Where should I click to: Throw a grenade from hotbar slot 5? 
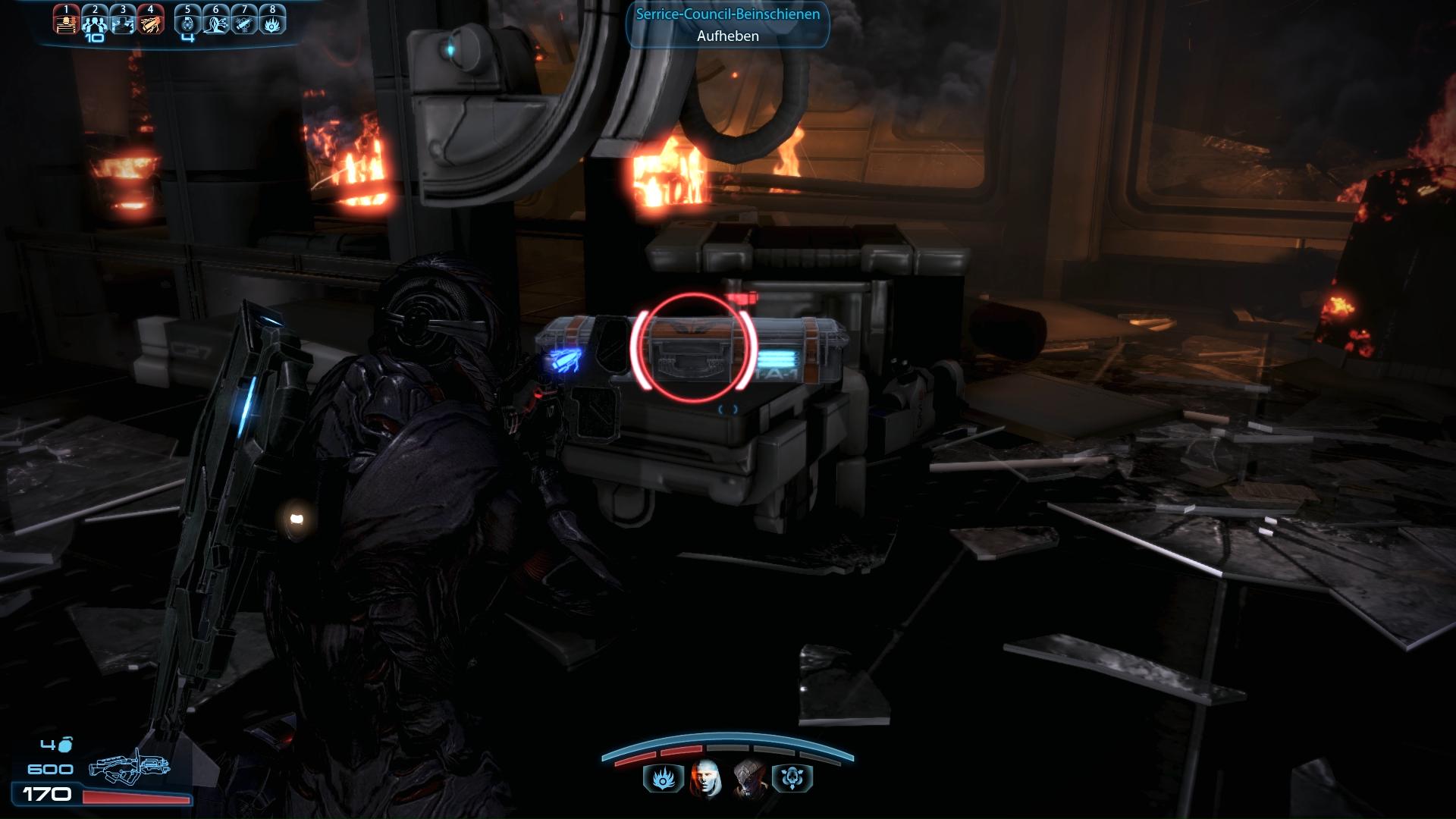[188, 21]
